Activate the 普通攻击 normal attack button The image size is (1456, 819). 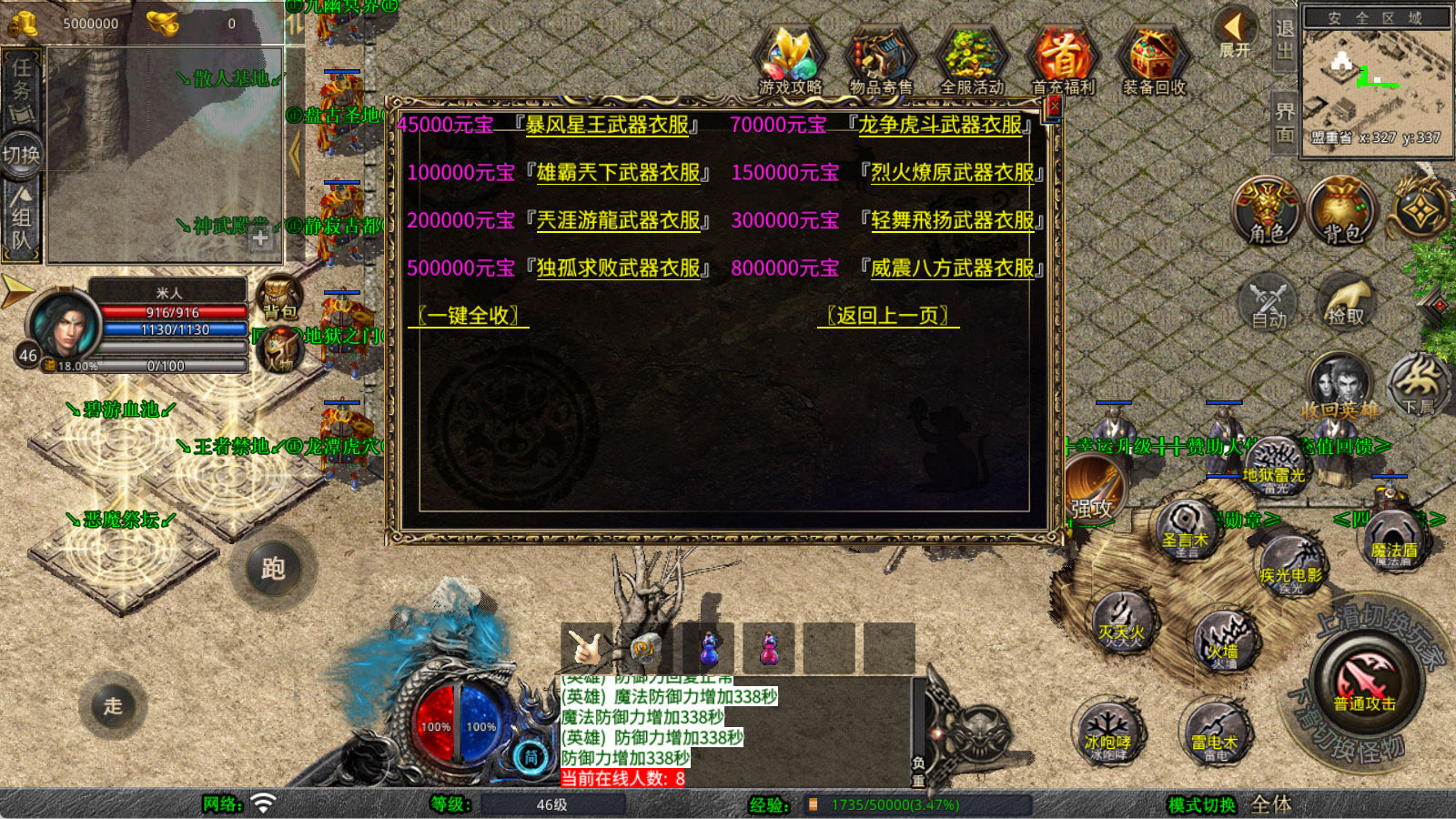(1364, 682)
